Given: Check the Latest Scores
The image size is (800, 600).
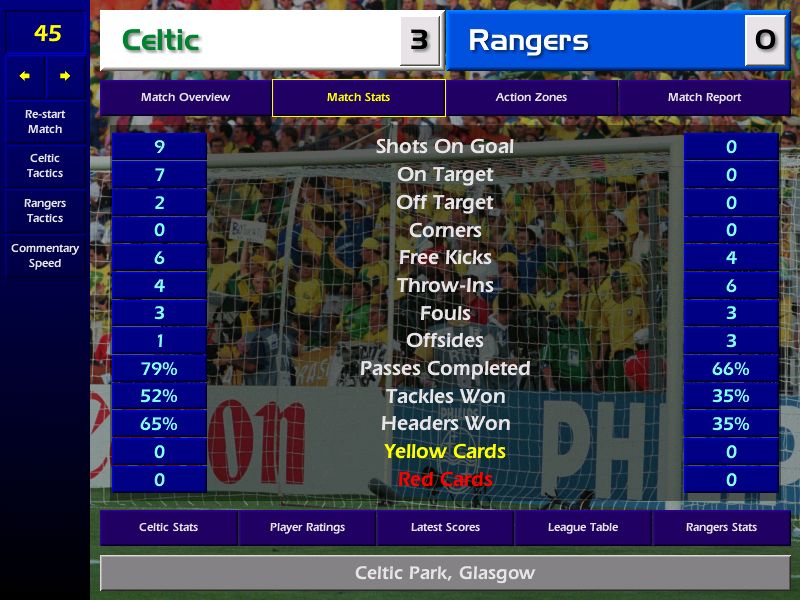Looking at the screenshot, I should 445,527.
